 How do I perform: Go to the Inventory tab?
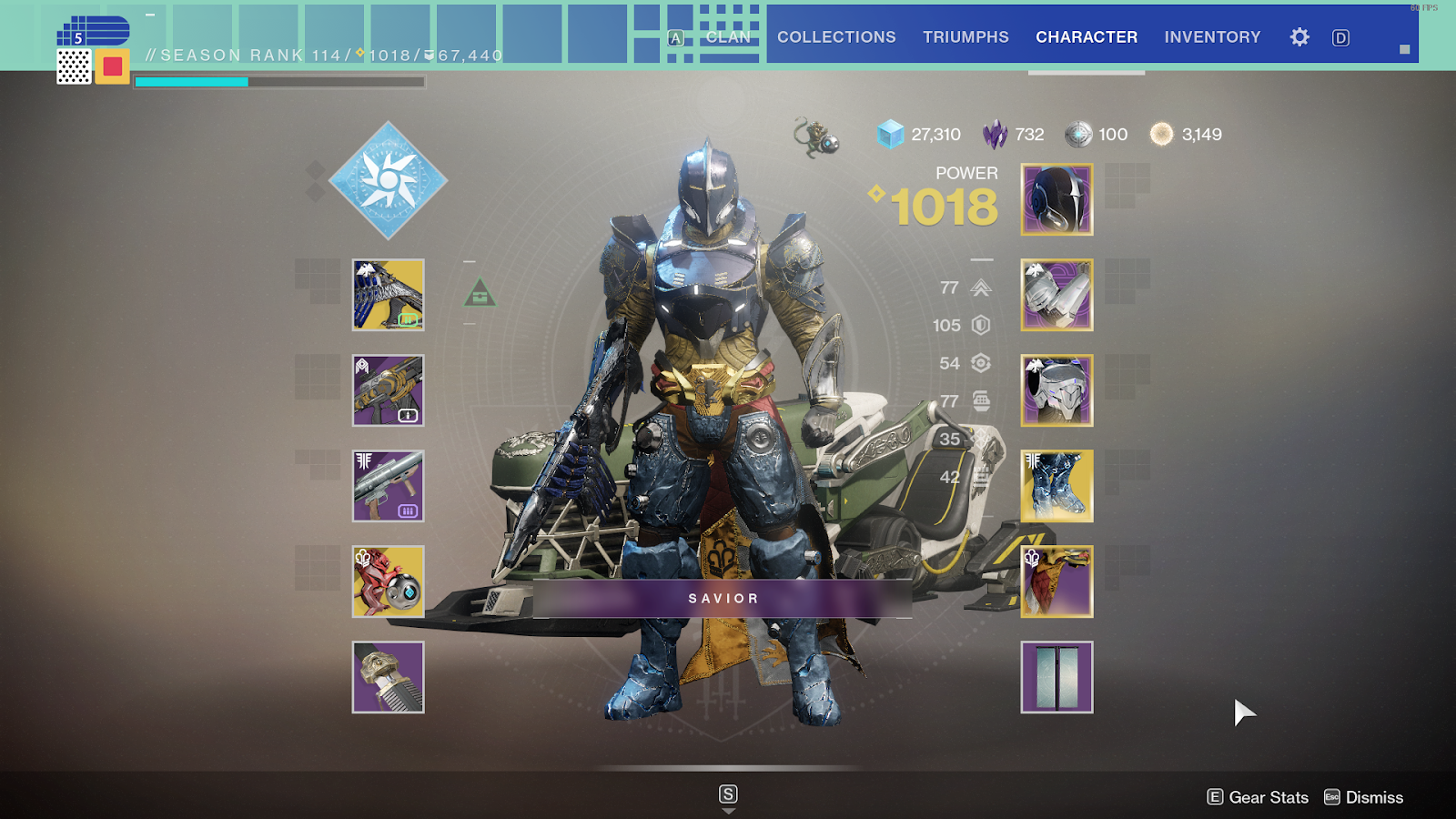click(1212, 37)
